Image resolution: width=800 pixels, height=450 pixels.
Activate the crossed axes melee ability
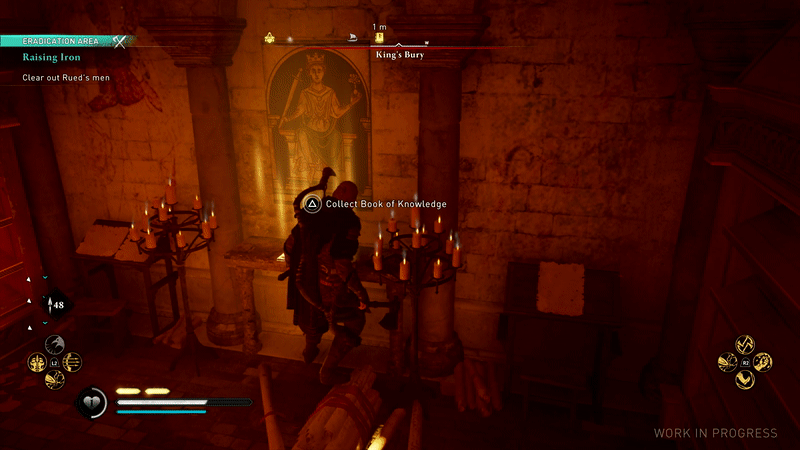tap(745, 344)
